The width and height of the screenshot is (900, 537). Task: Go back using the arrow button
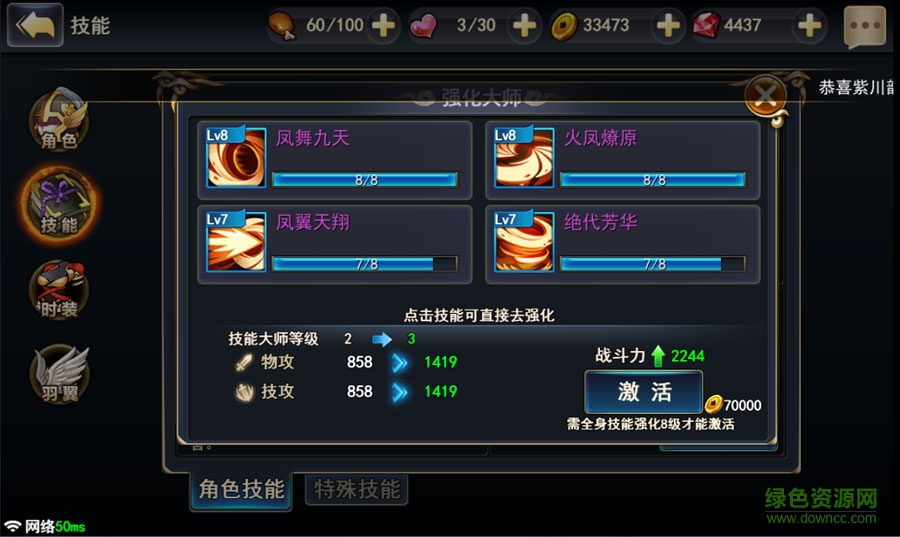tap(34, 25)
